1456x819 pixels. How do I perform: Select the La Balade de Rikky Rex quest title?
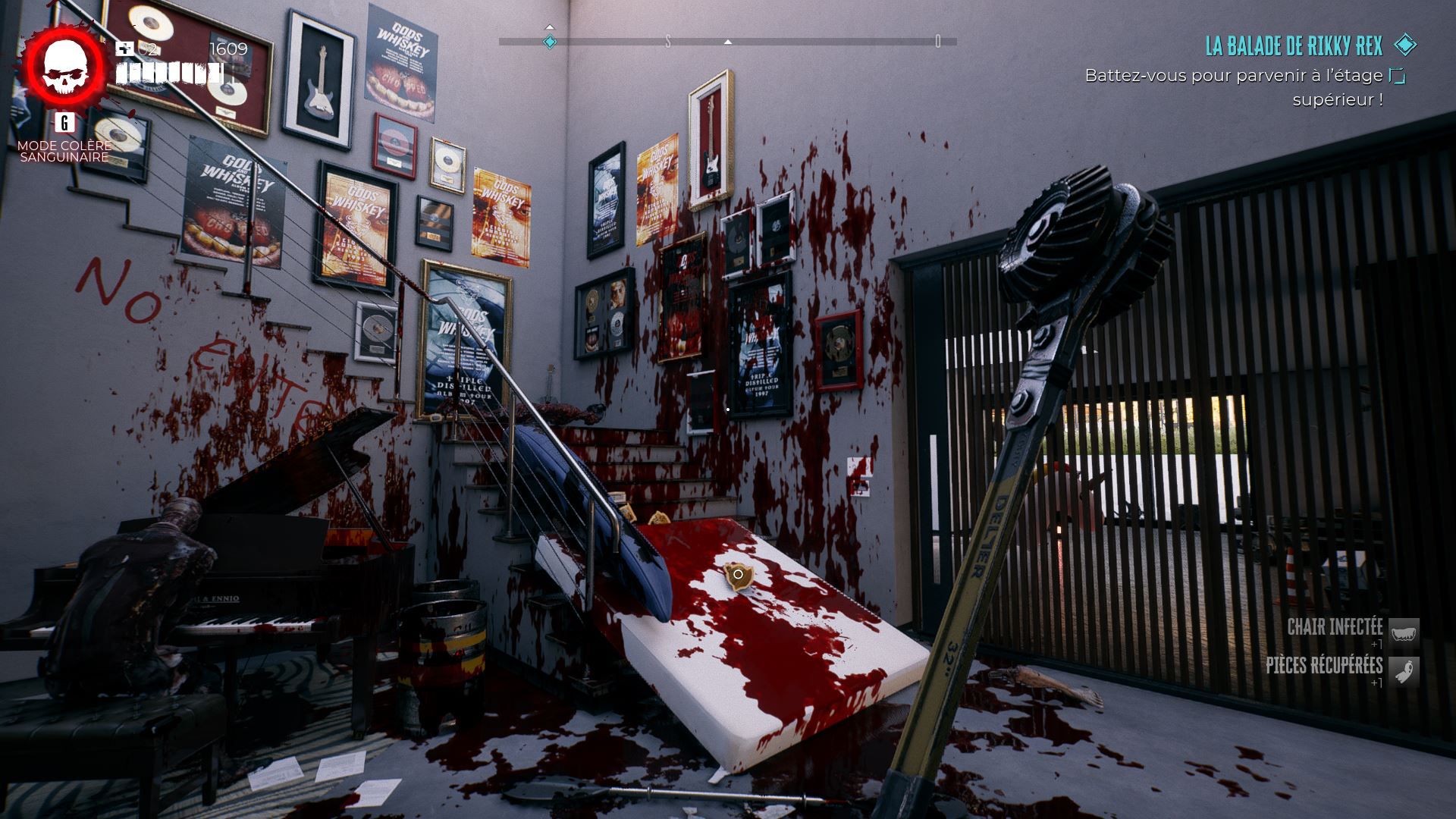[1294, 46]
